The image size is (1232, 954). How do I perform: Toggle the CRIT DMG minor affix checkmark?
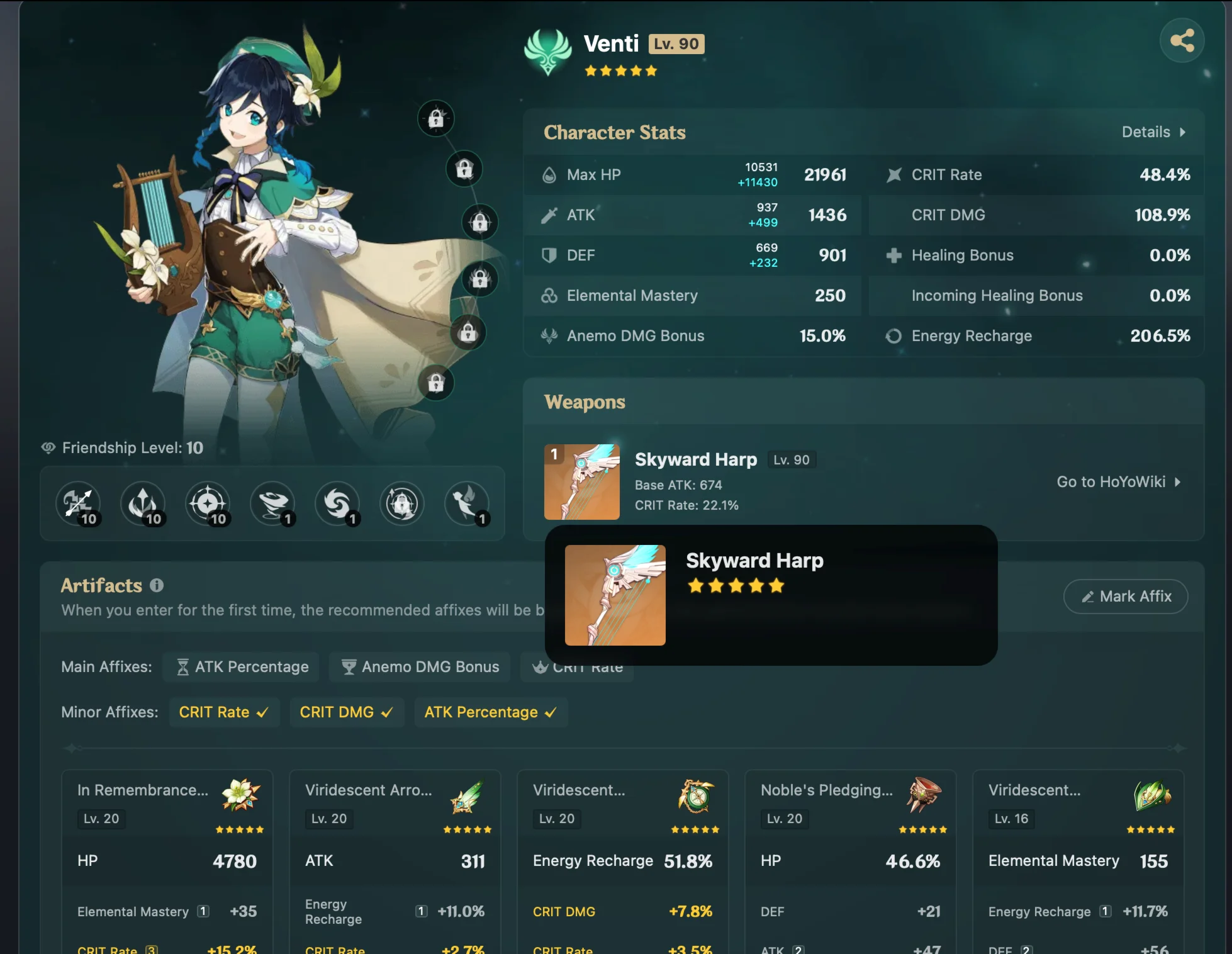tap(347, 712)
